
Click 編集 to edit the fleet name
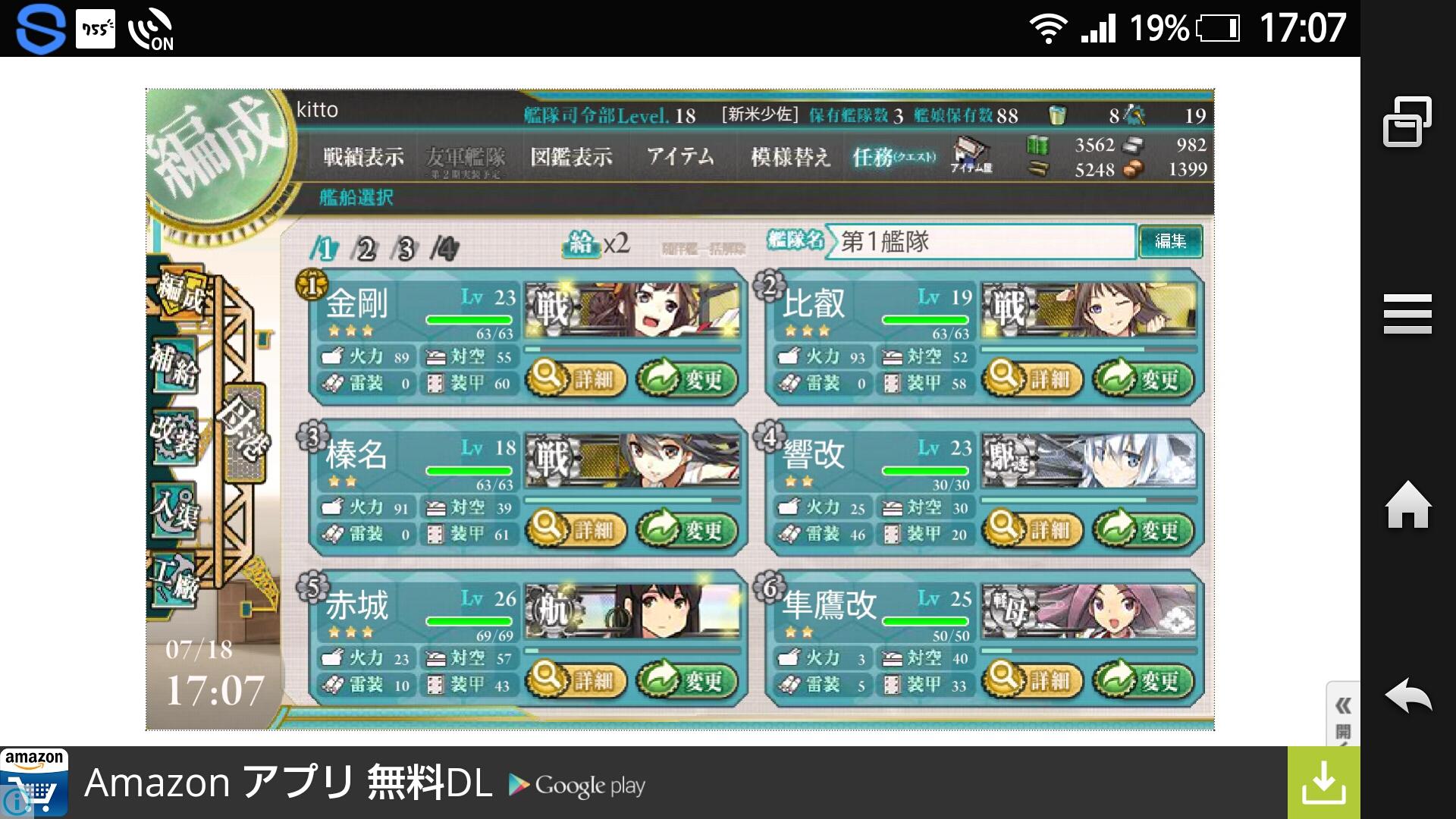coord(1172,243)
